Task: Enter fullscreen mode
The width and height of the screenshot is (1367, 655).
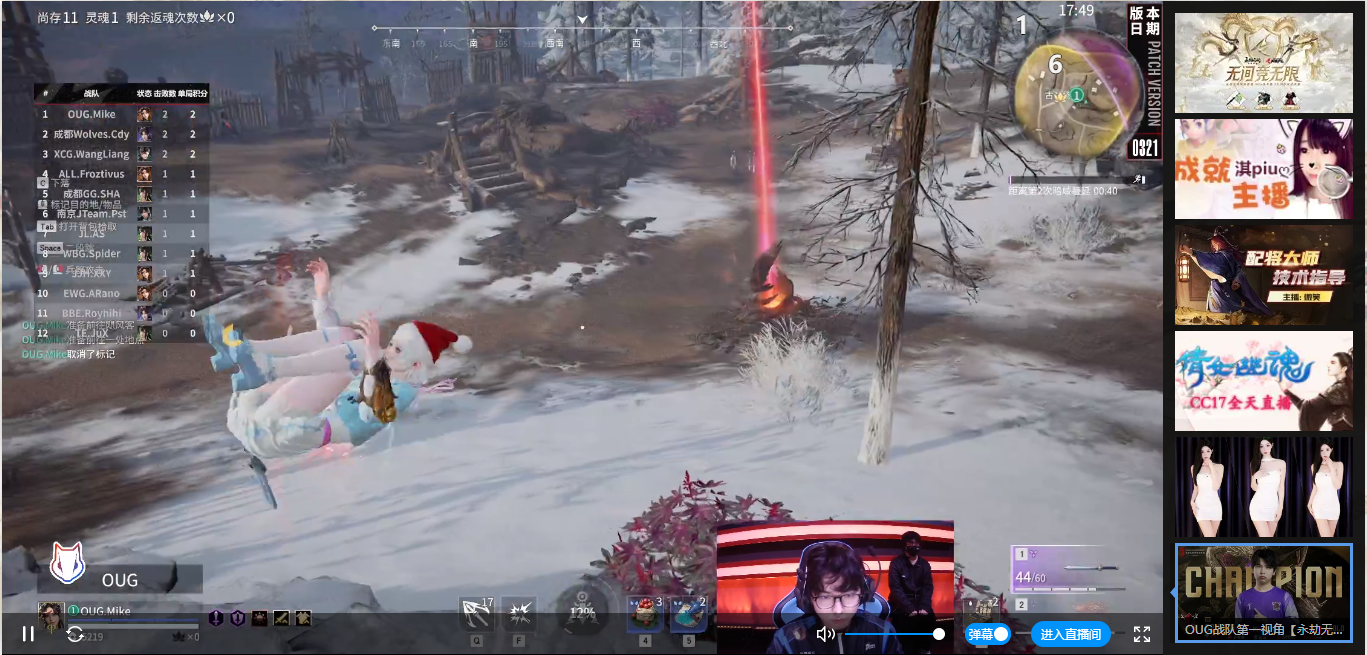Action: pyautogui.click(x=1142, y=634)
